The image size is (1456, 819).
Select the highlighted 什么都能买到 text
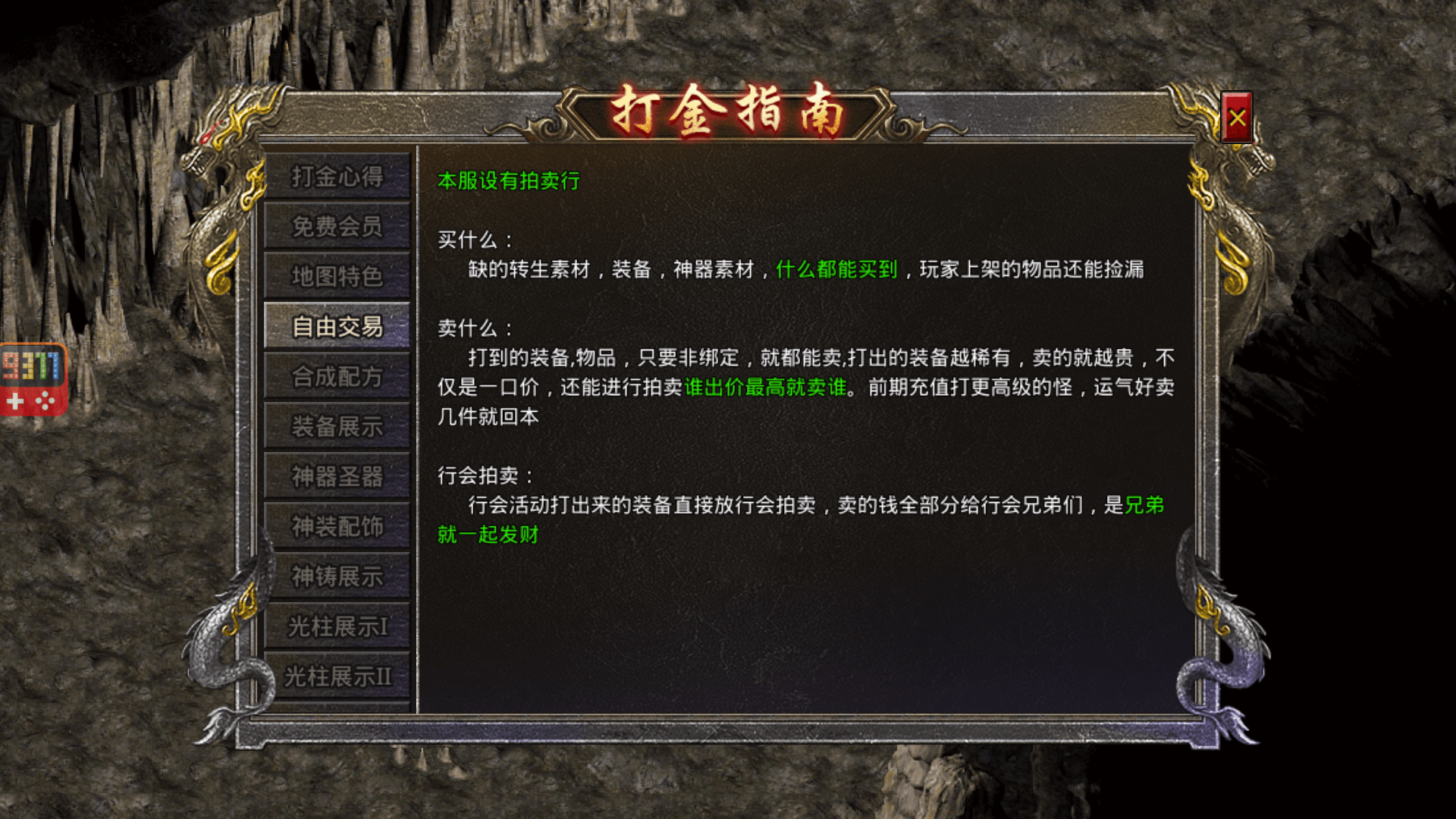(x=837, y=270)
